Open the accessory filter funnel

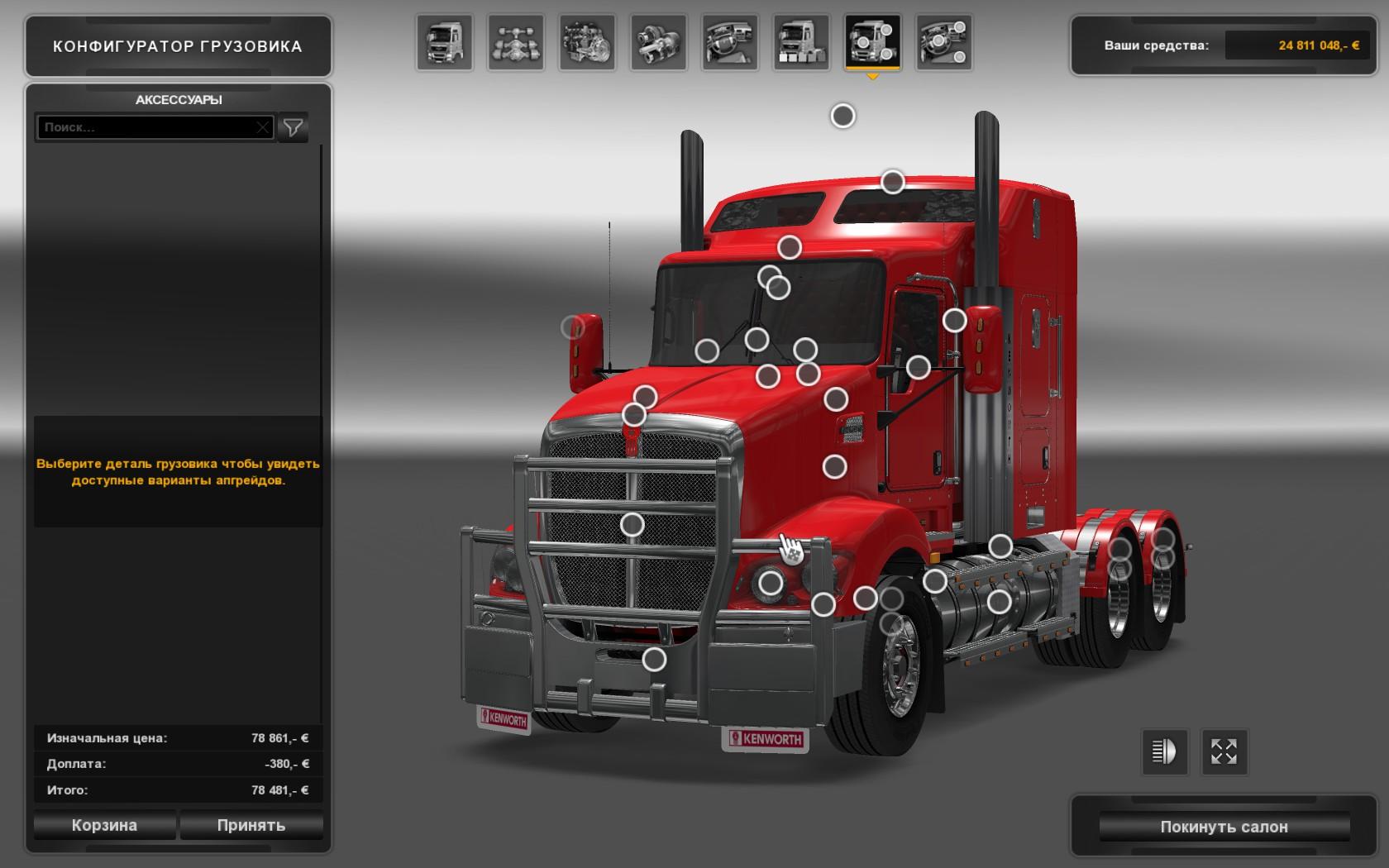click(x=293, y=127)
